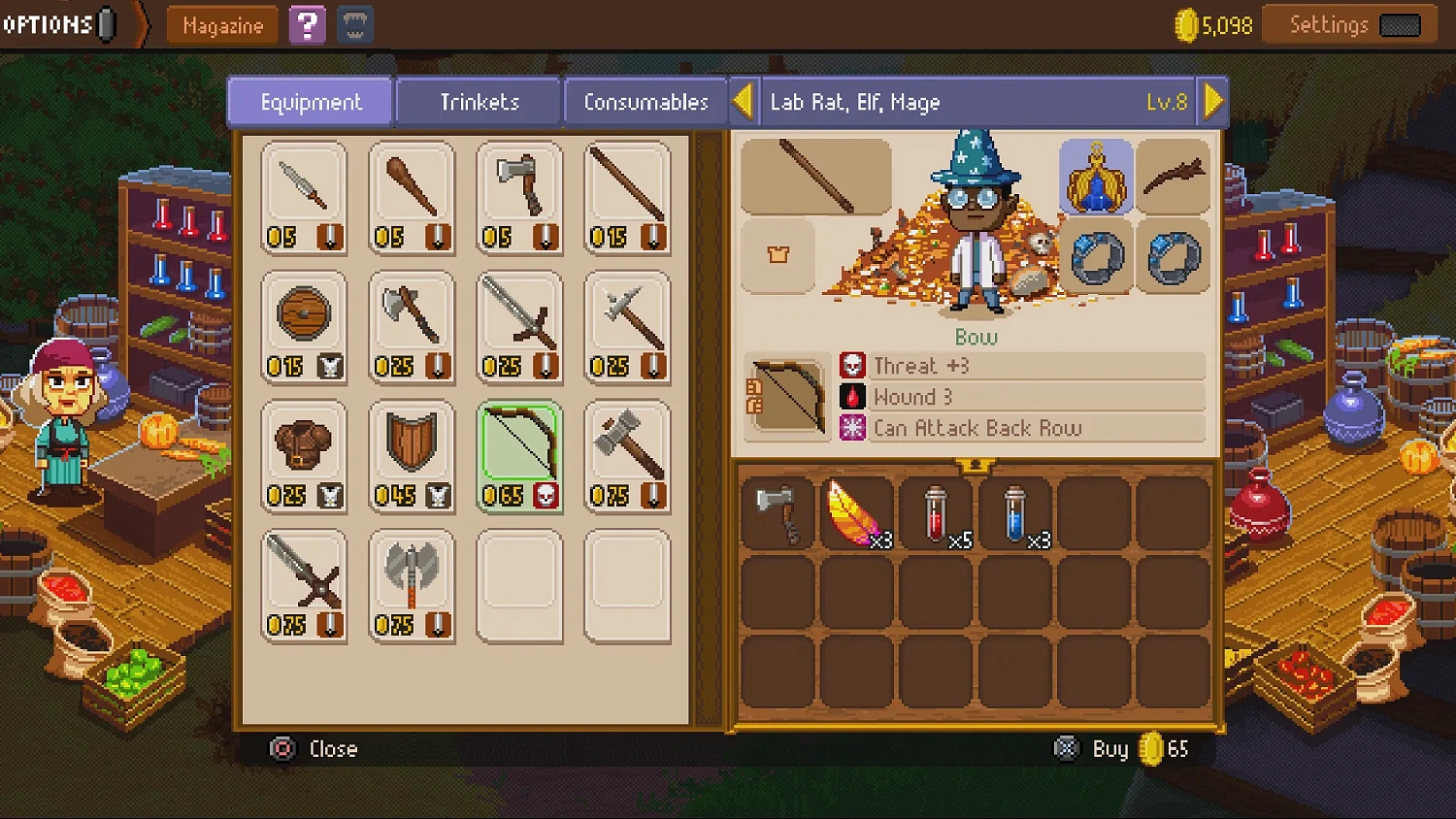The width and height of the screenshot is (1456, 819).
Task: Open the Consumables tab
Action: pos(645,101)
